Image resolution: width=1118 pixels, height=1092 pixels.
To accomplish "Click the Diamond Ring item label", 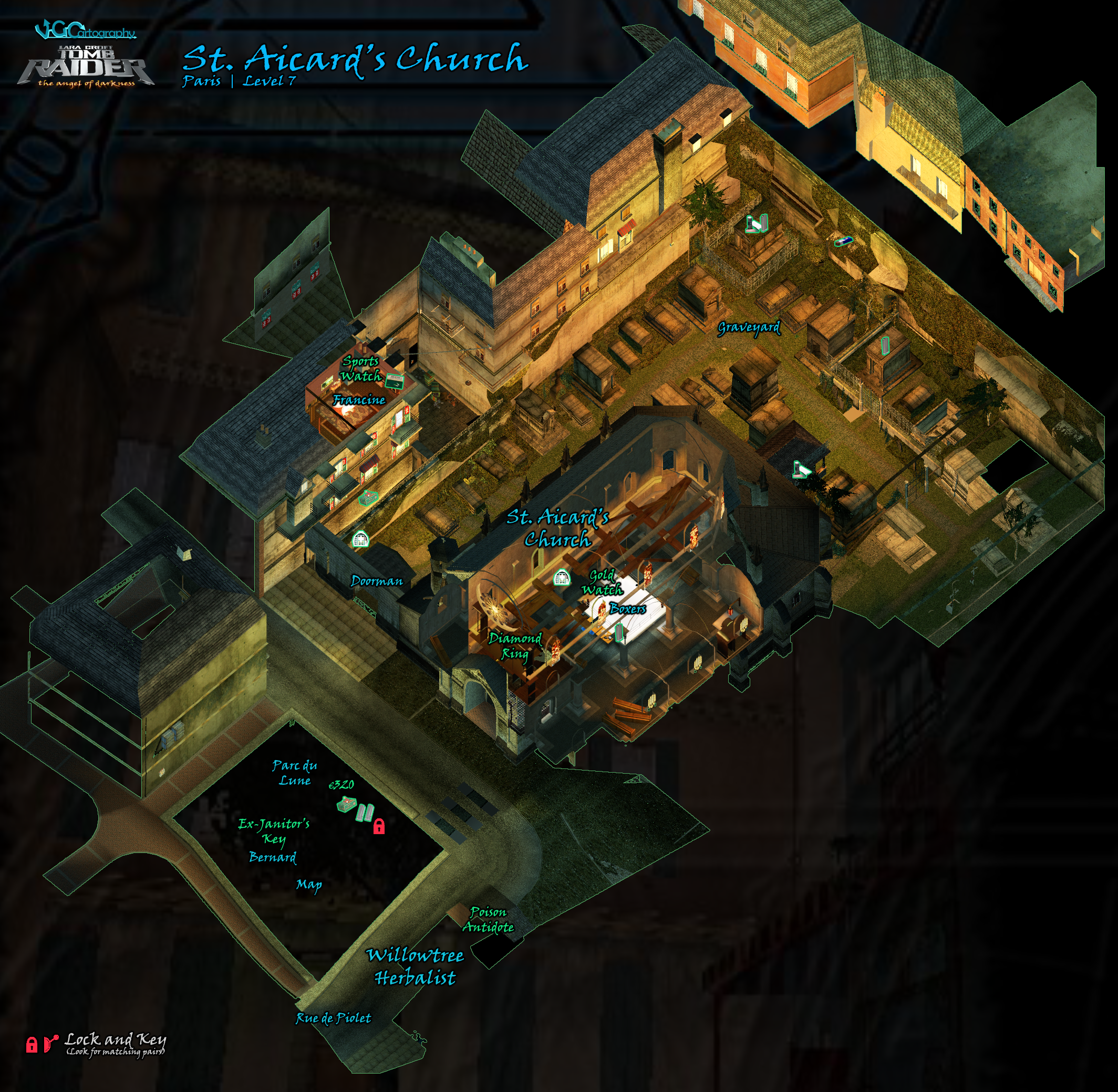I will [514, 647].
